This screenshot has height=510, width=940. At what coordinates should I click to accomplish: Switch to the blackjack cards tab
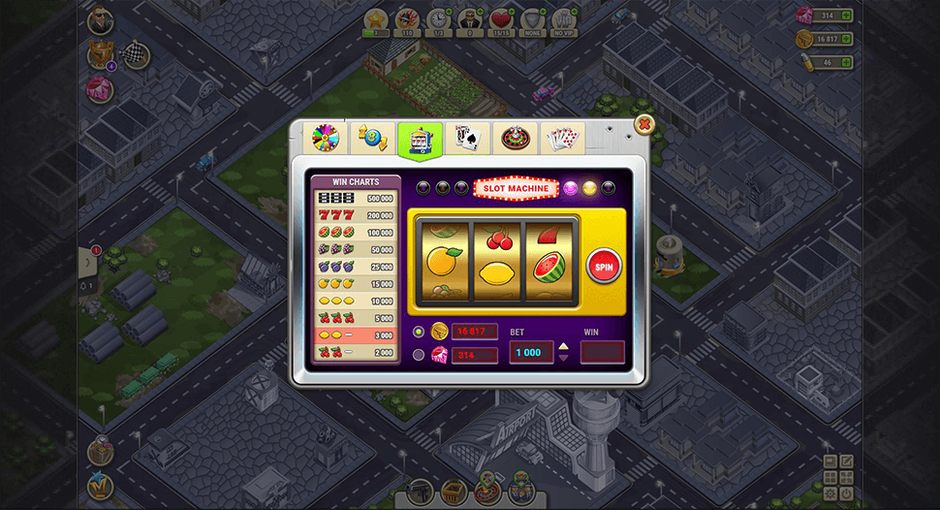point(466,138)
